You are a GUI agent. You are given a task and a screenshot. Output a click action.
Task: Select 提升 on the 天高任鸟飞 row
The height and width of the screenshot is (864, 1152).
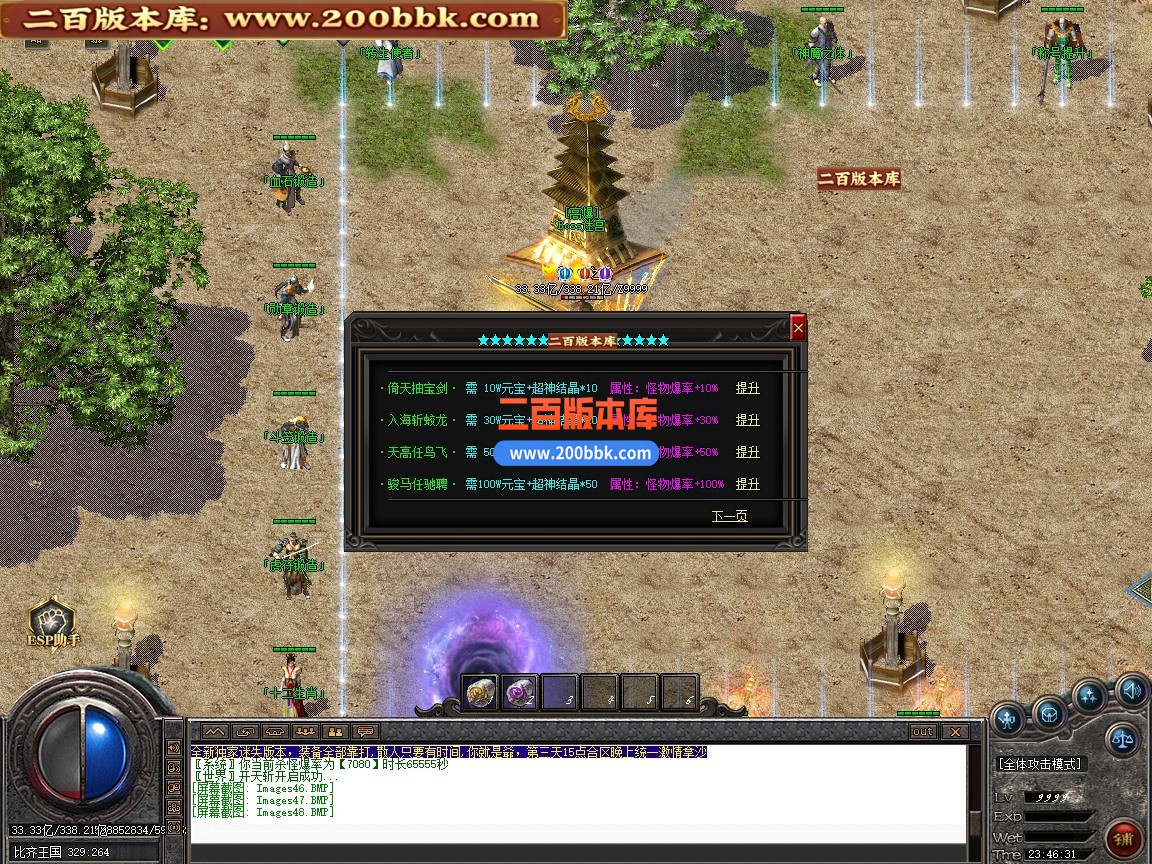pyautogui.click(x=747, y=452)
